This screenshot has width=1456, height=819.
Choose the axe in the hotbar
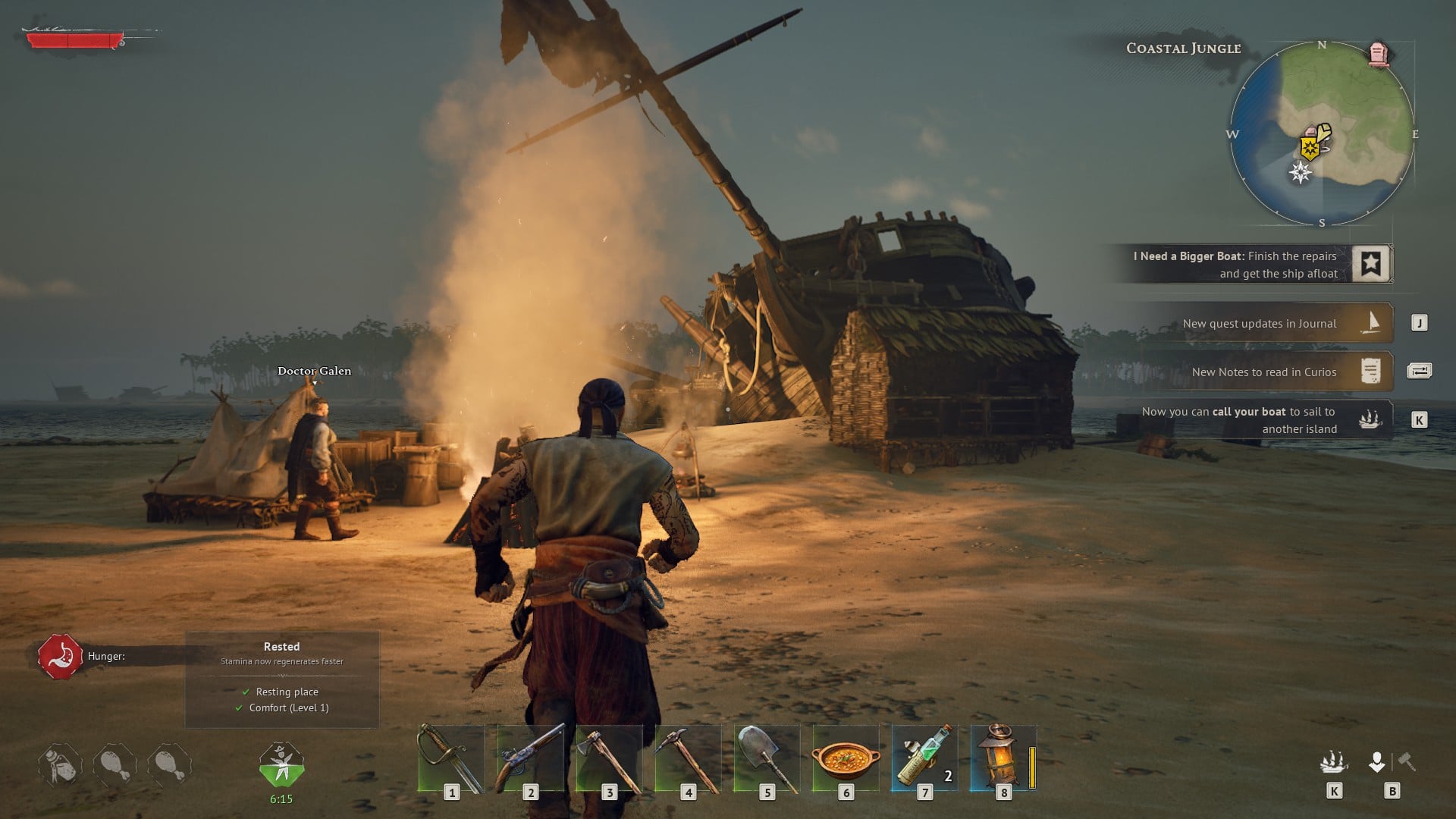pos(609,758)
